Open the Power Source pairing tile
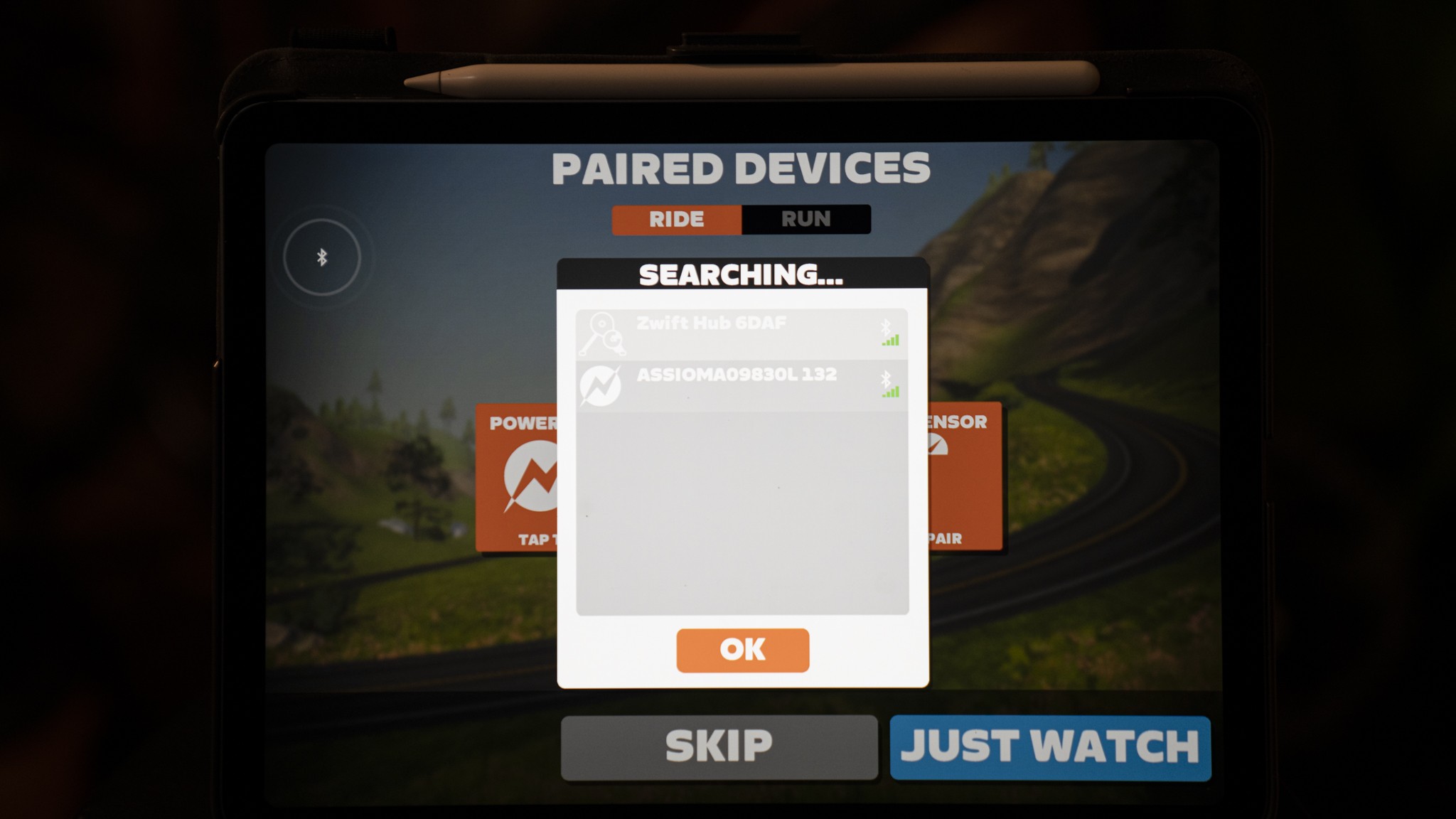Image resolution: width=1456 pixels, height=819 pixels. (x=517, y=476)
